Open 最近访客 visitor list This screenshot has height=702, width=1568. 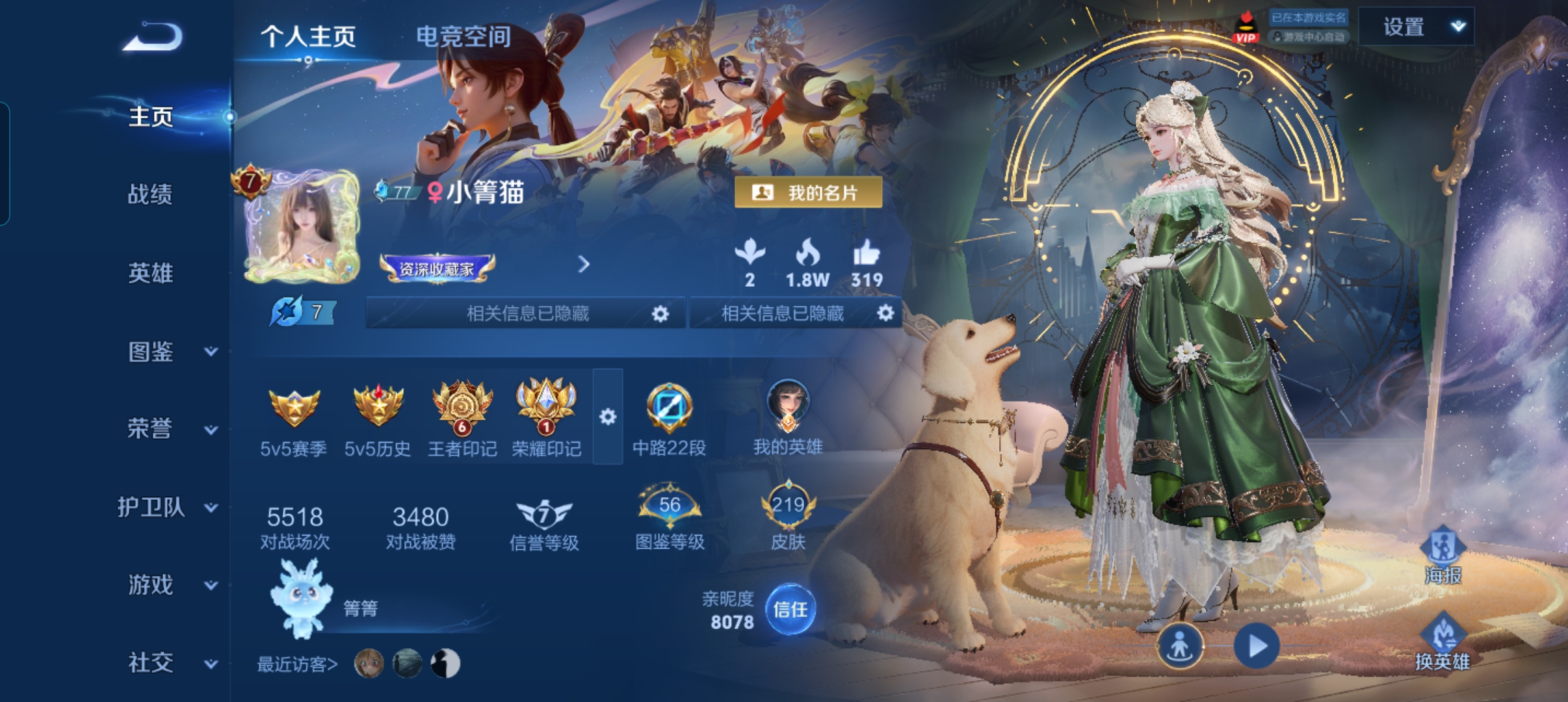click(298, 664)
